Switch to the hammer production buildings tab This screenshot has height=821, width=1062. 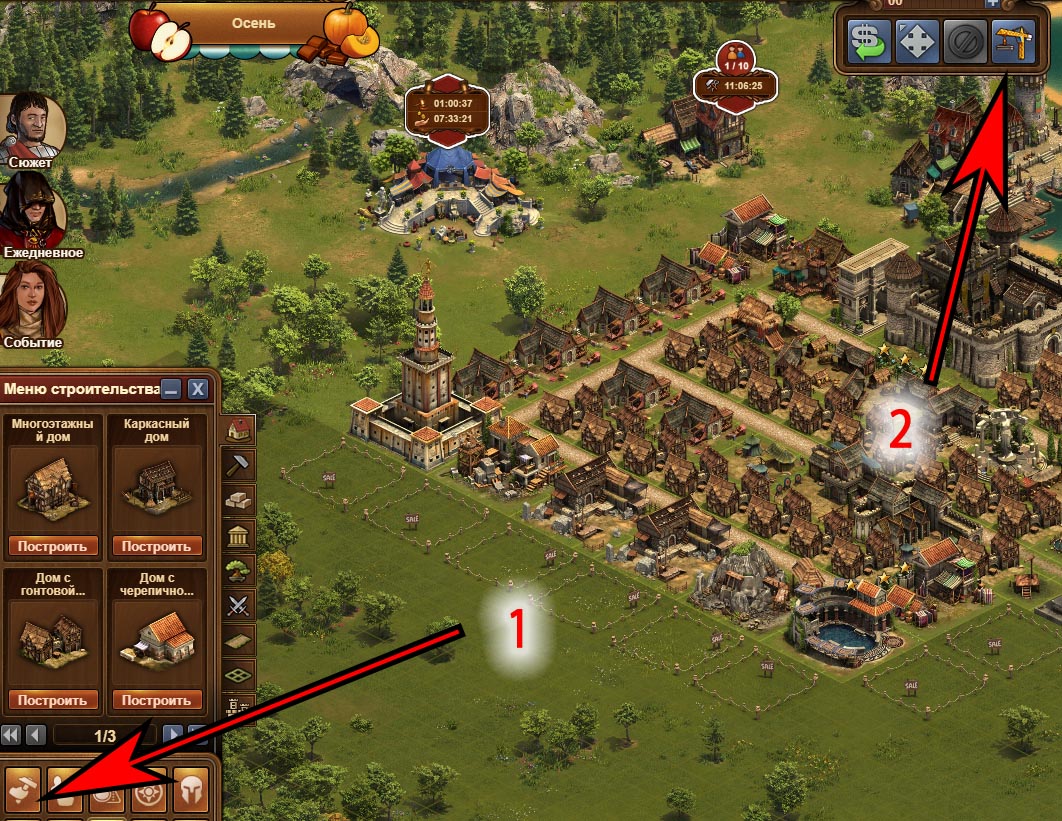[240, 464]
